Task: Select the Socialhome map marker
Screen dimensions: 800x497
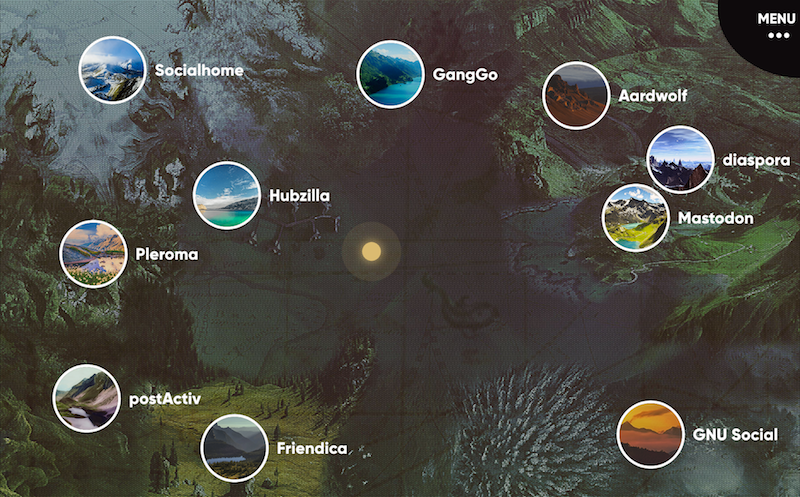Action: click(112, 70)
